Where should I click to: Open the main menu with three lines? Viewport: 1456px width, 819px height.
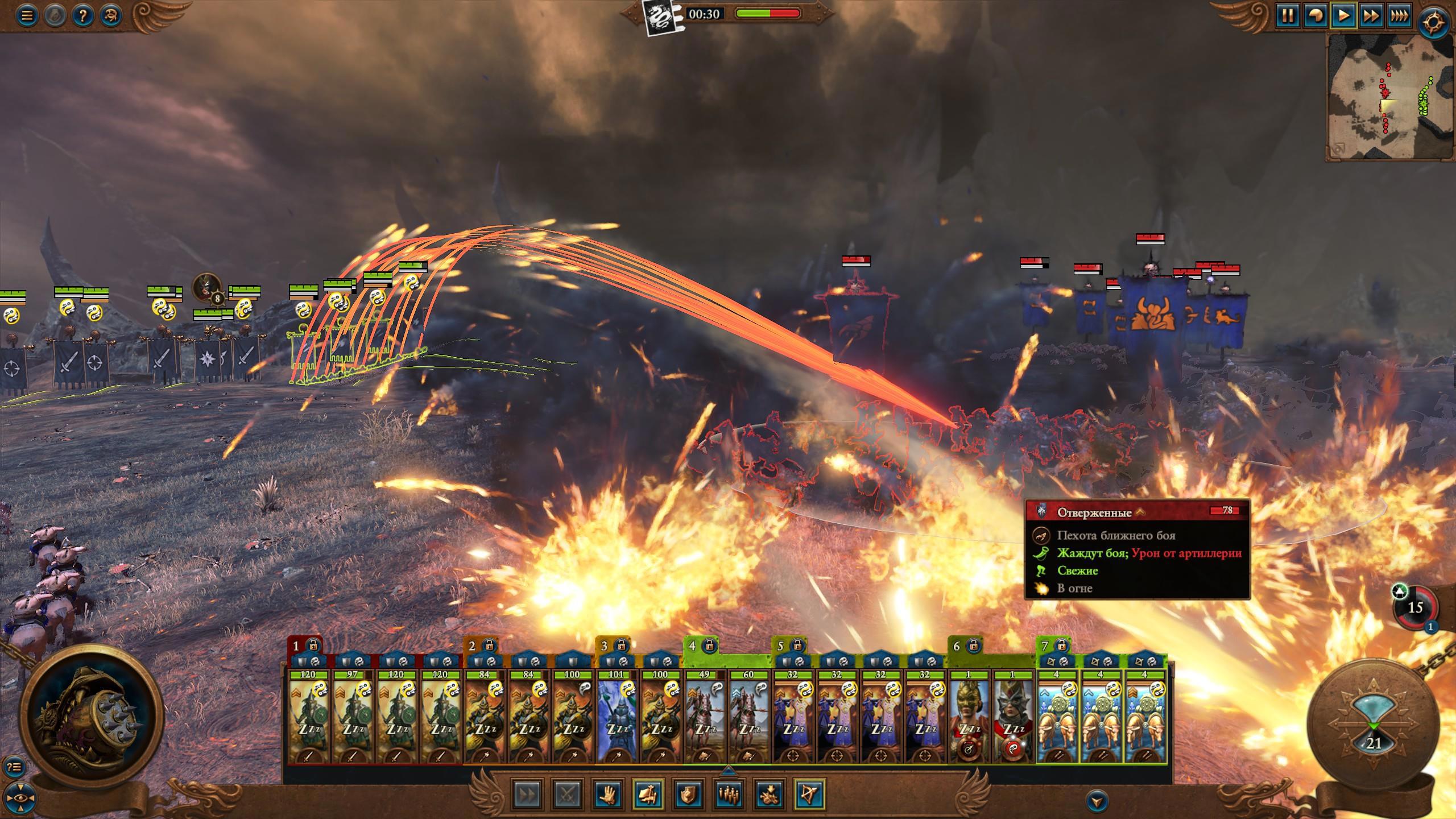27,15
